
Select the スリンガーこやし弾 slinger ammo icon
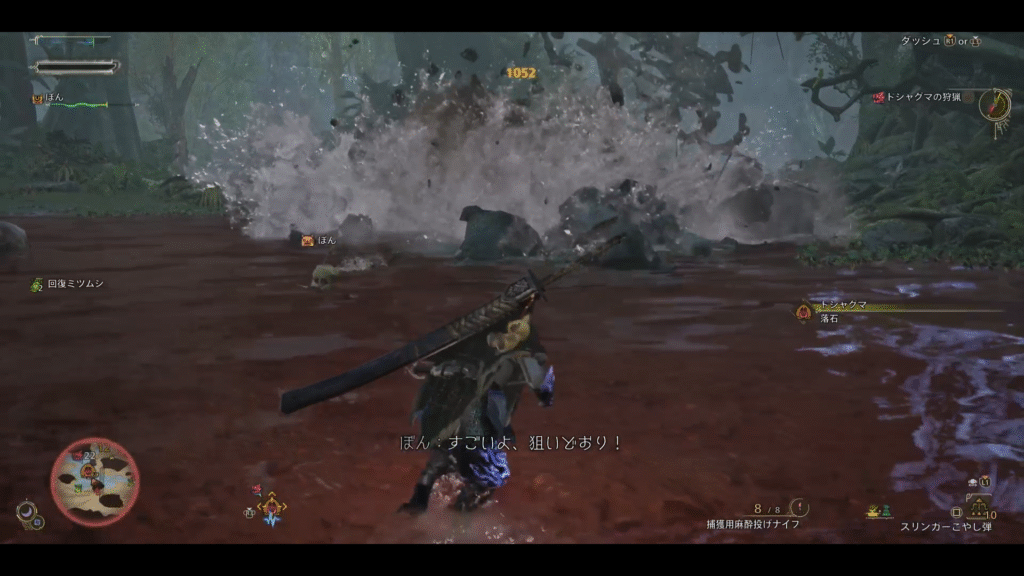pyautogui.click(x=979, y=506)
